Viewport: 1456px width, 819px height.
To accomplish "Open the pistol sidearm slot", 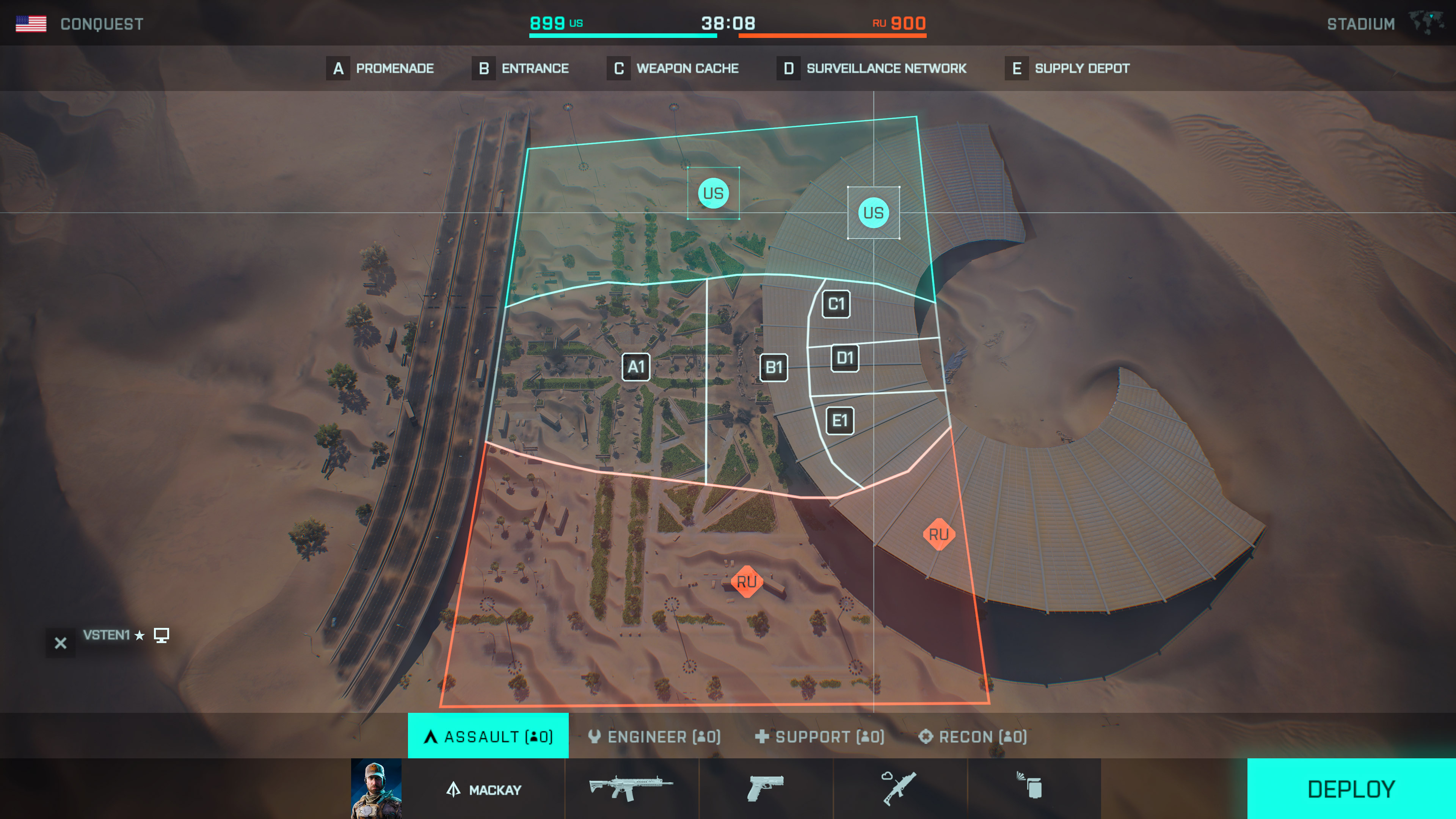I will pyautogui.click(x=765, y=788).
